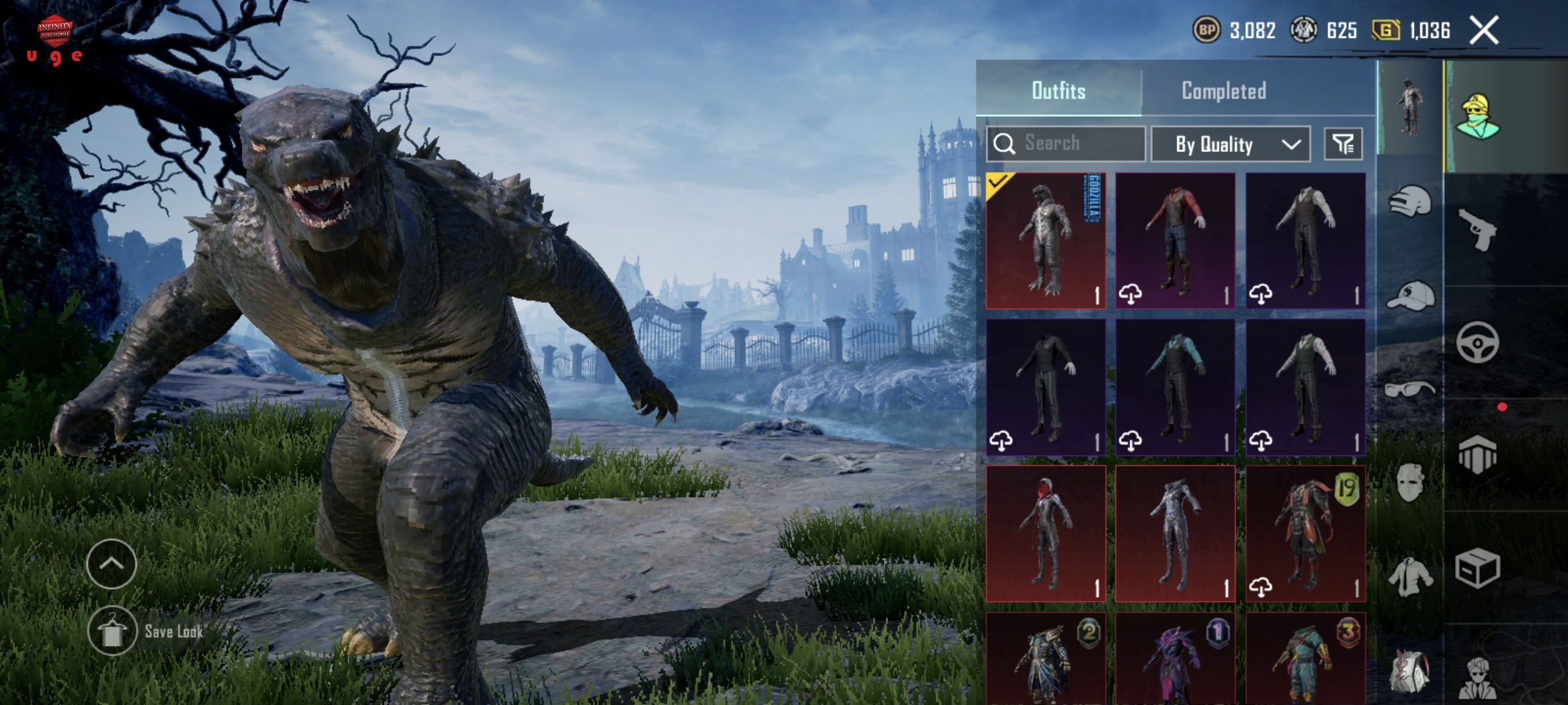Switch to the Completed tab
The image size is (1568, 705).
[x=1223, y=91]
